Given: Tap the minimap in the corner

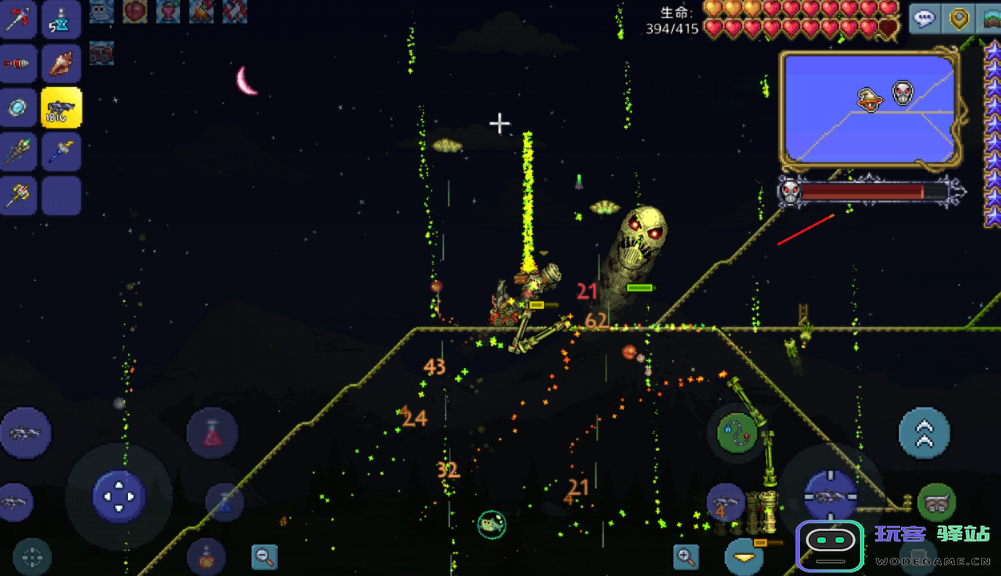Looking at the screenshot, I should tap(870, 109).
